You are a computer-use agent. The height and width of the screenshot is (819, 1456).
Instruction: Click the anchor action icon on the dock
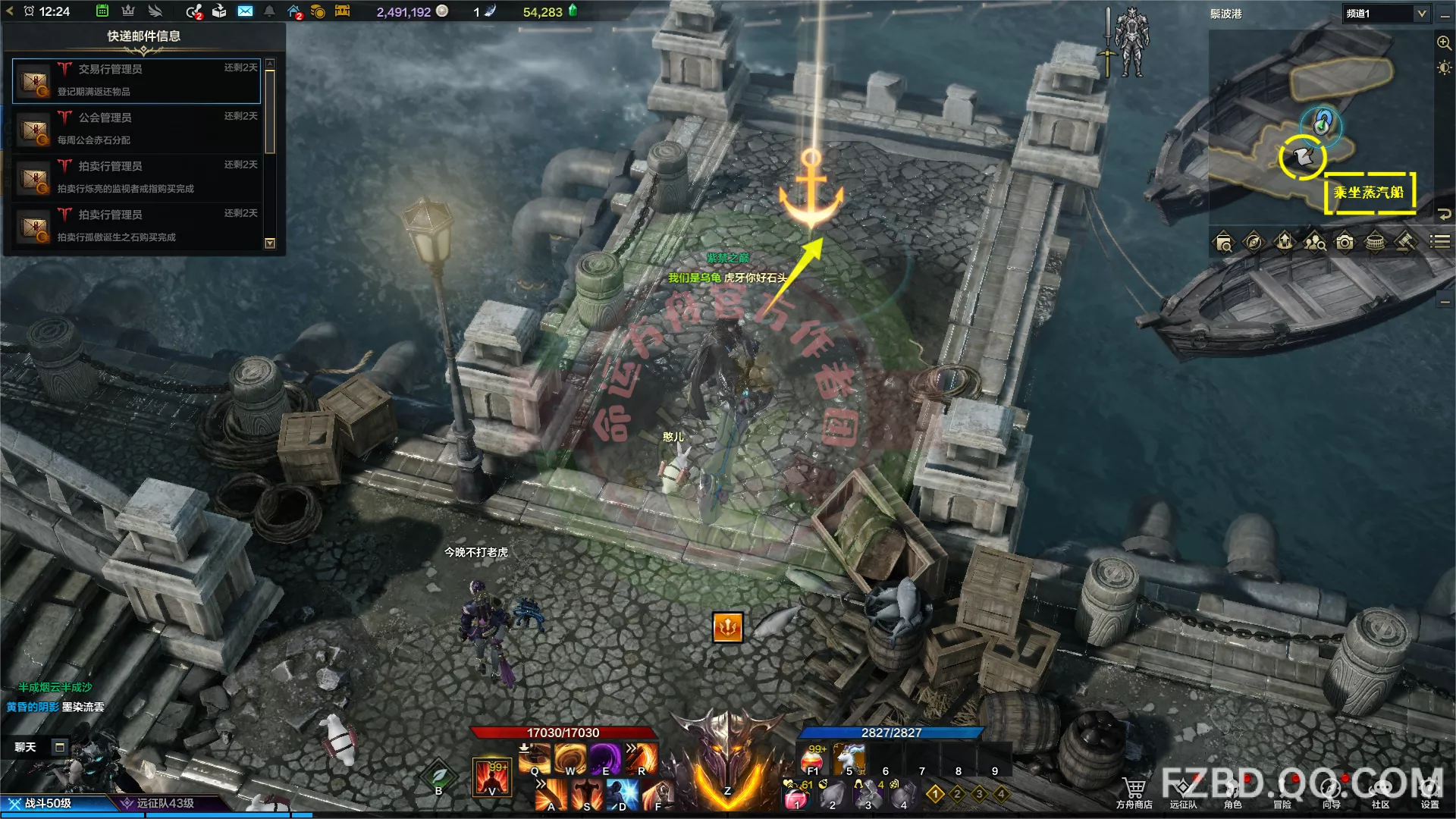[727, 627]
